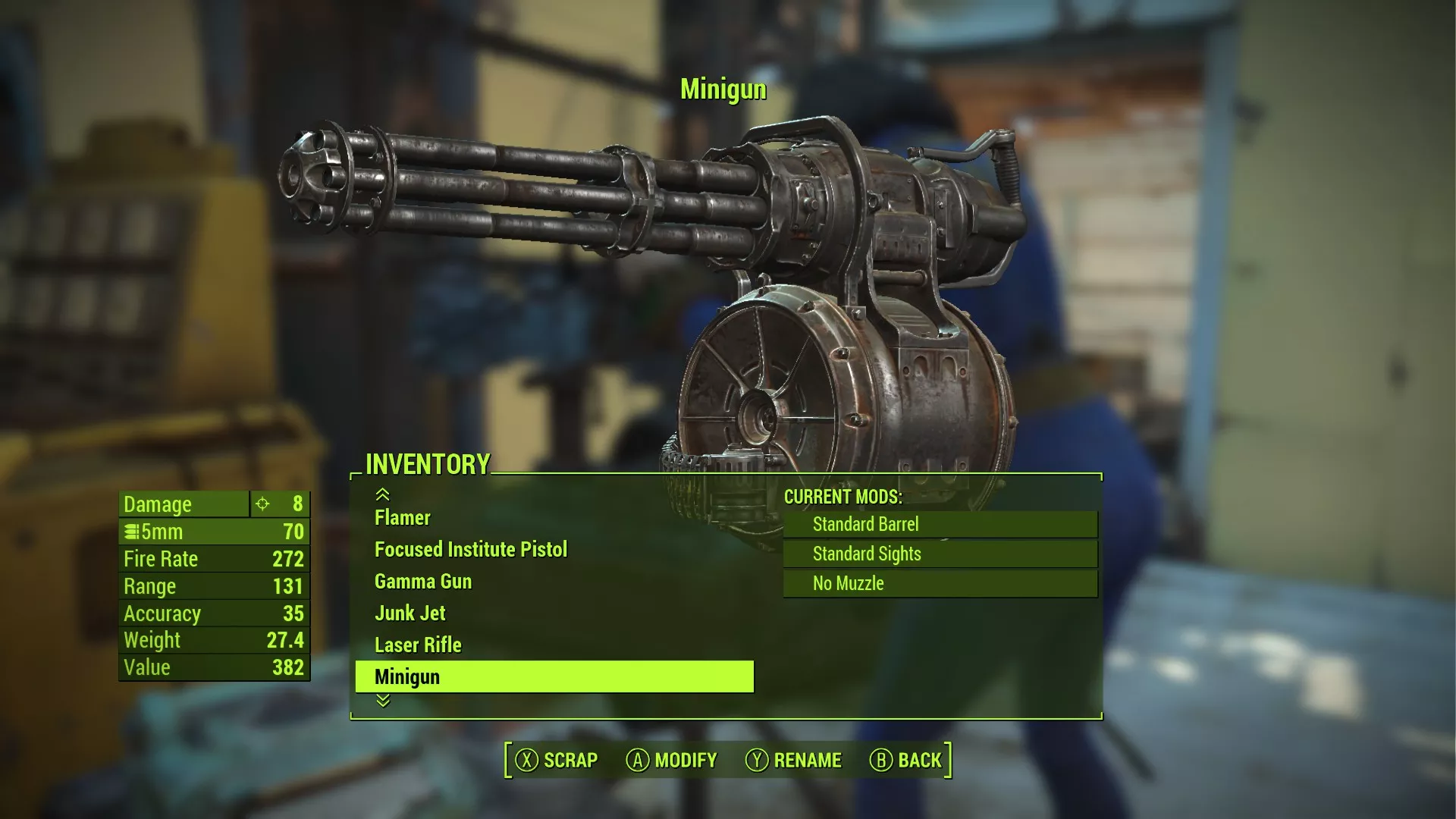The width and height of the screenshot is (1456, 819).
Task: Scrap the selected Minigun
Action: click(557, 760)
